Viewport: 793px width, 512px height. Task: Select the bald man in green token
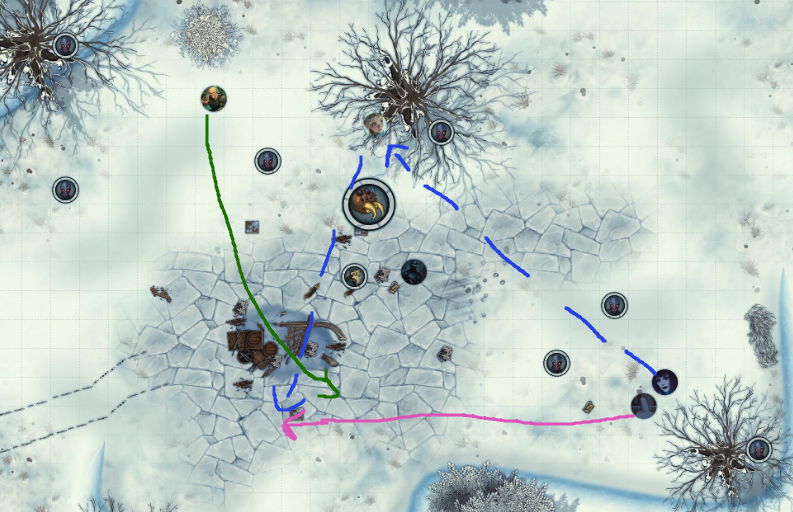click(x=213, y=98)
